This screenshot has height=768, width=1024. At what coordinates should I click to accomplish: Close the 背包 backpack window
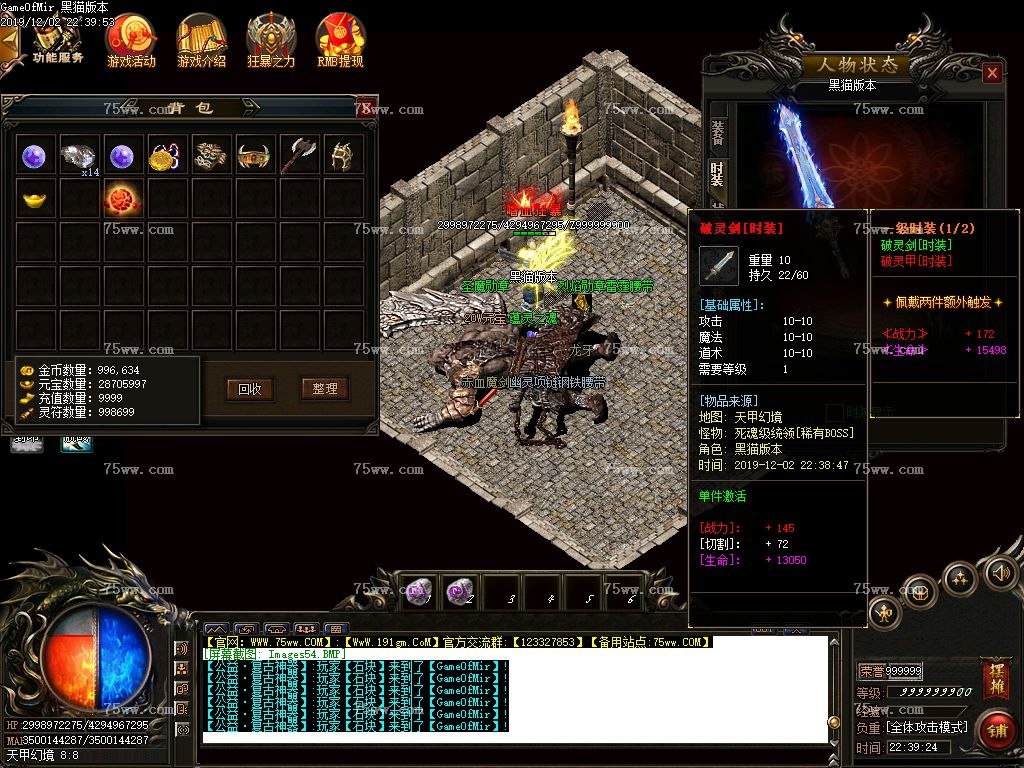(x=366, y=107)
